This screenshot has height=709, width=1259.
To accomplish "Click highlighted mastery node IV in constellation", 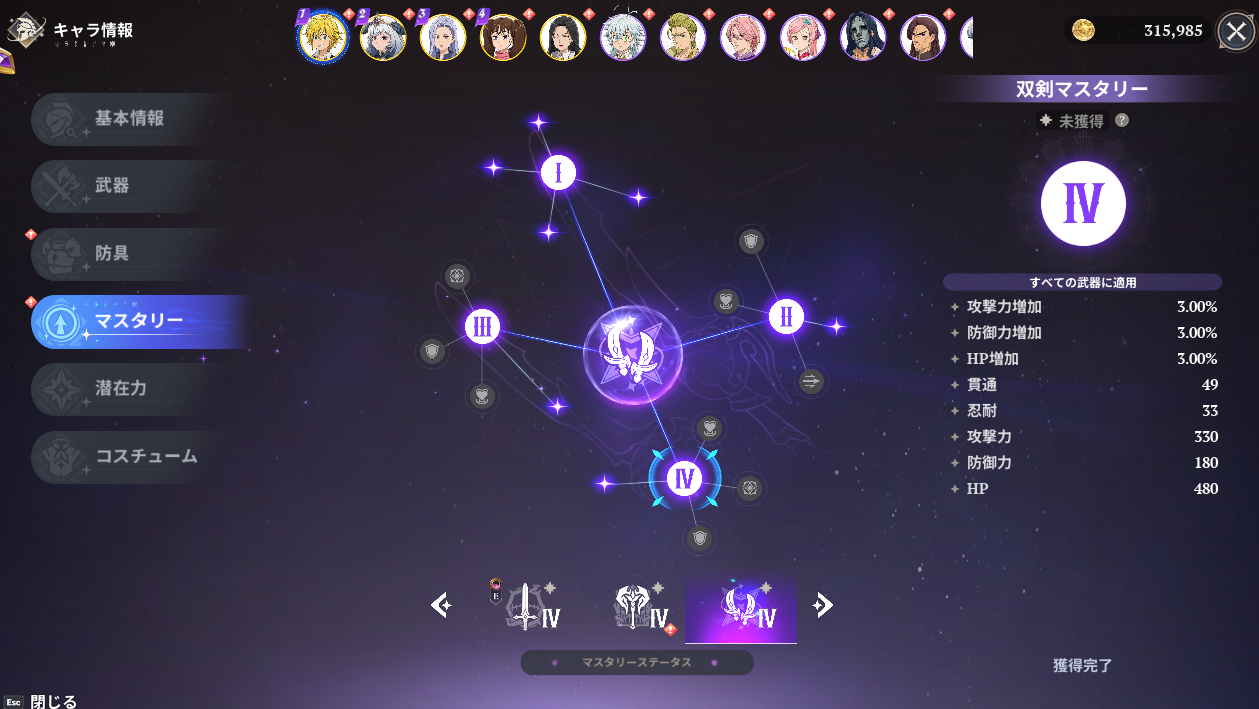I will [684, 478].
